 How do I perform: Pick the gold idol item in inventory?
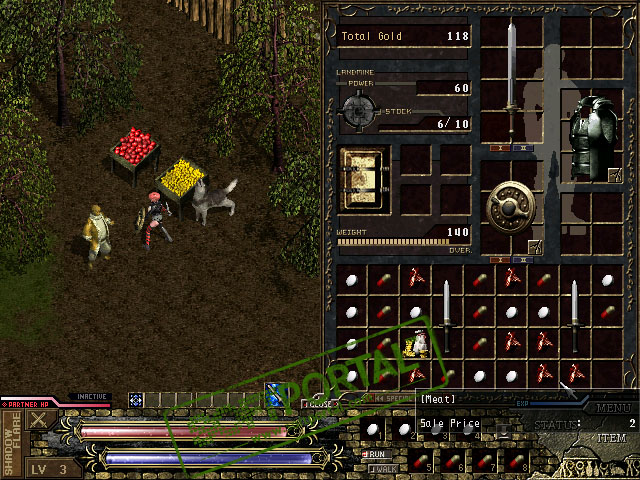click(x=421, y=343)
